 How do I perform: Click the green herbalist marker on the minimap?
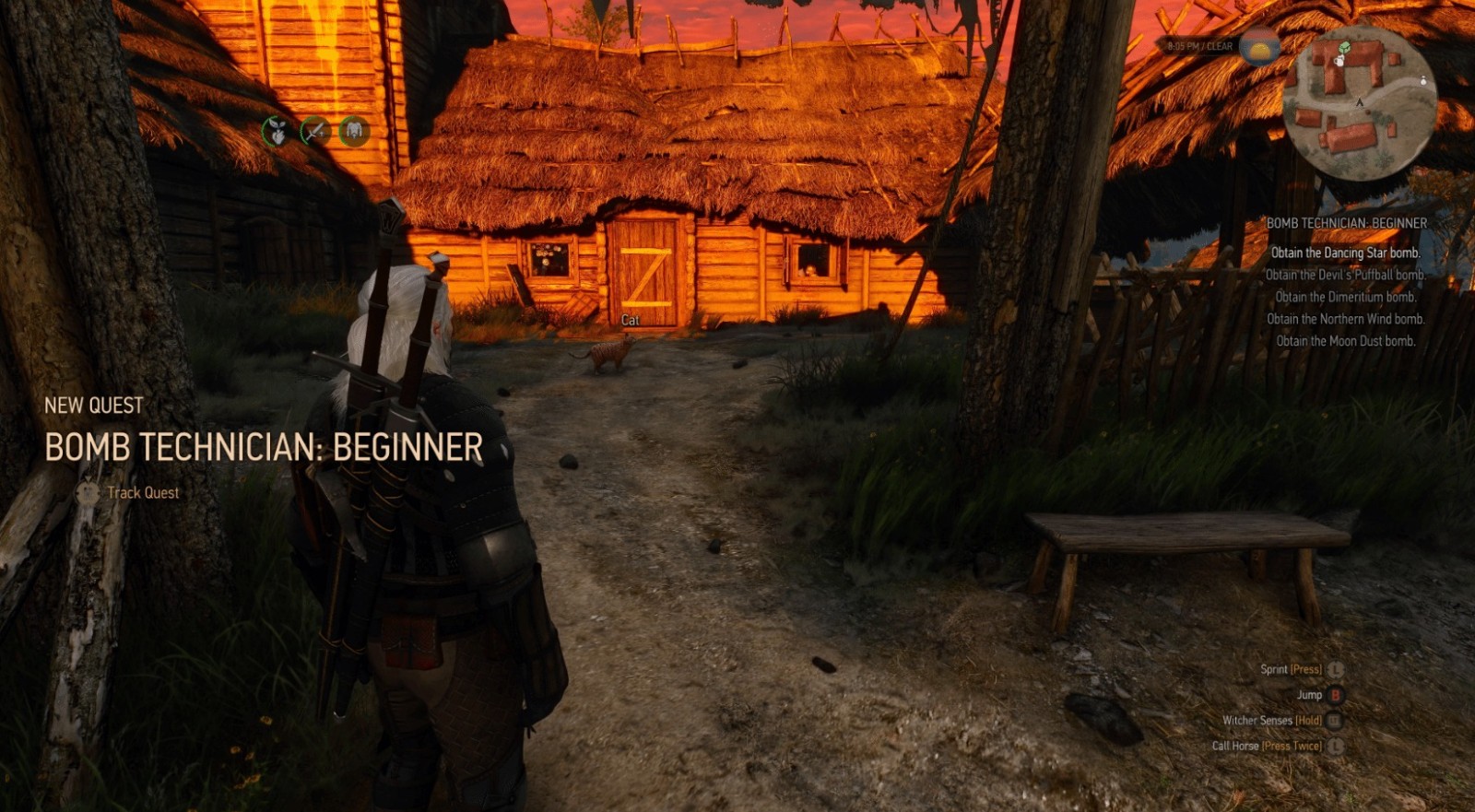pyautogui.click(x=1345, y=48)
